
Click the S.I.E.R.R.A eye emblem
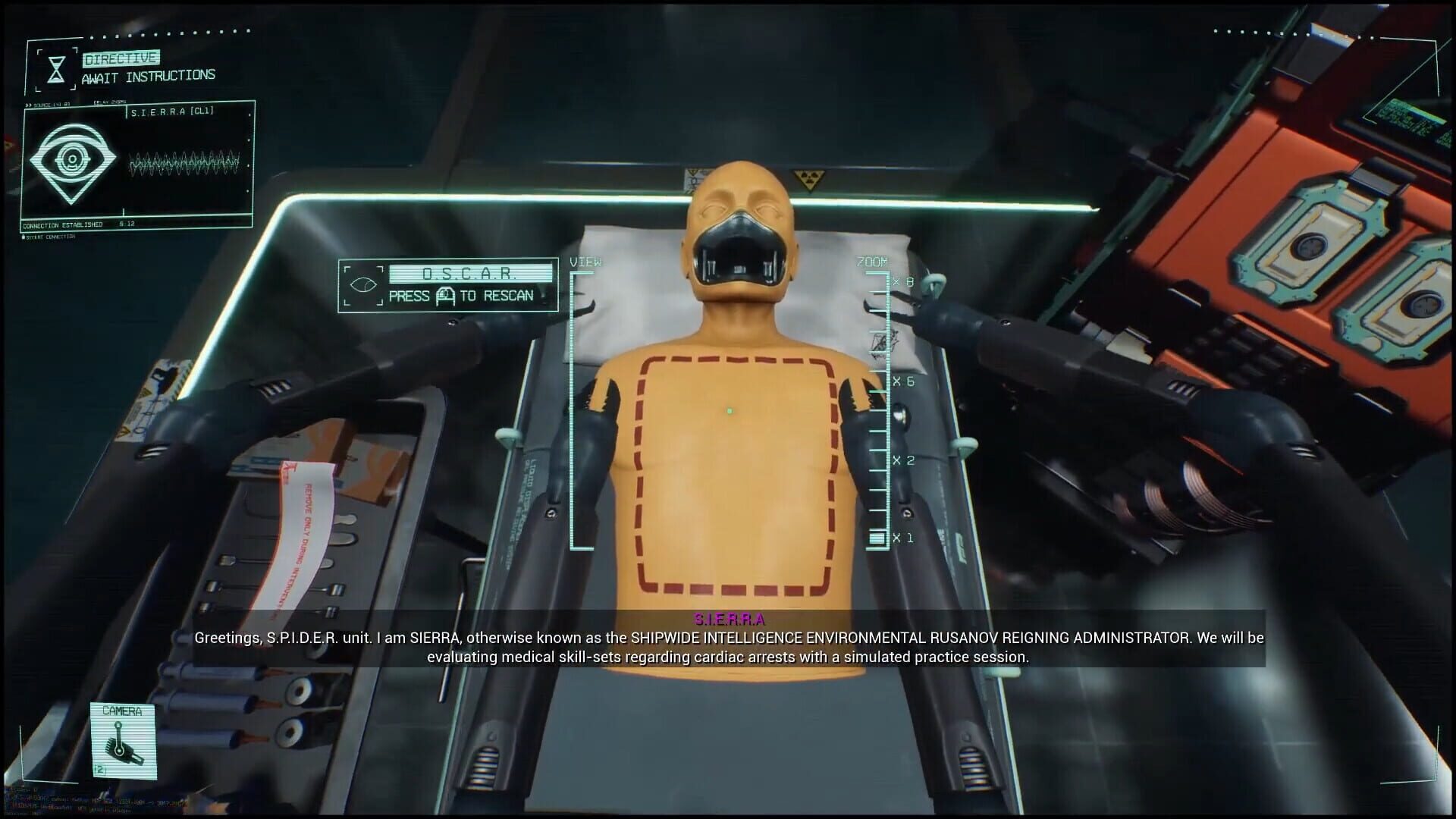pyautogui.click(x=74, y=161)
